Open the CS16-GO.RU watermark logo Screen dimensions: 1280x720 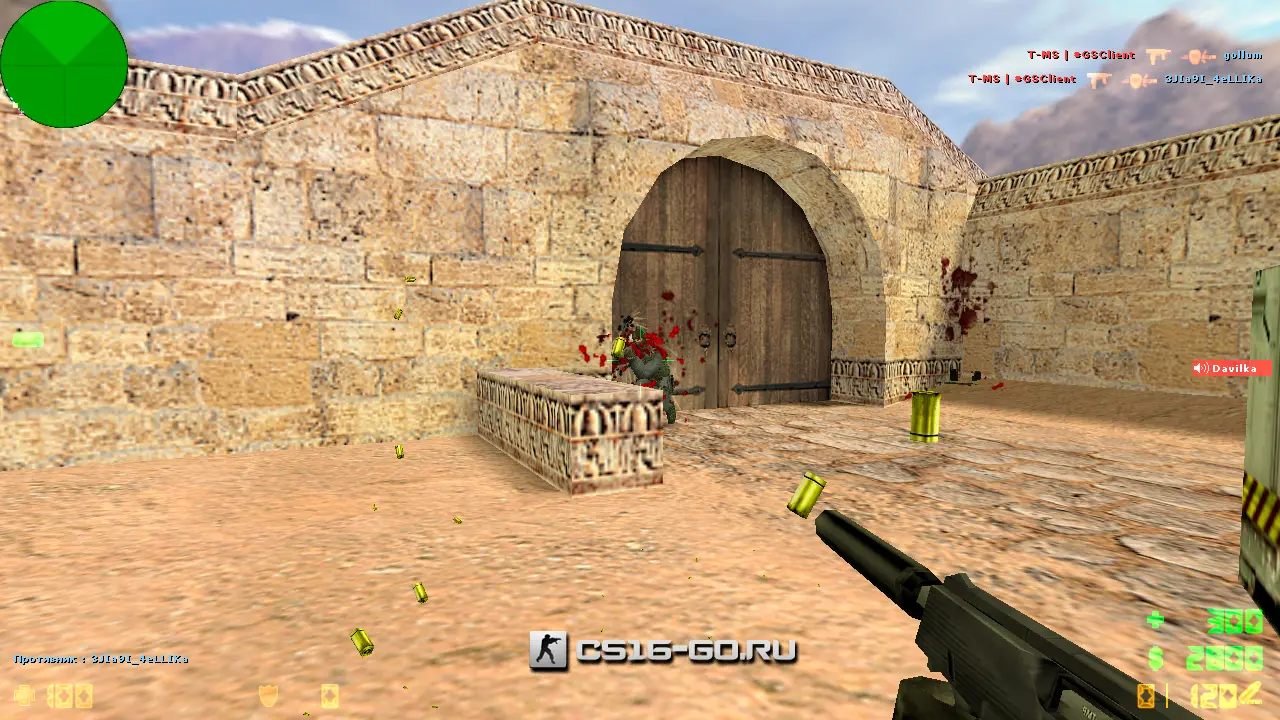(663, 651)
